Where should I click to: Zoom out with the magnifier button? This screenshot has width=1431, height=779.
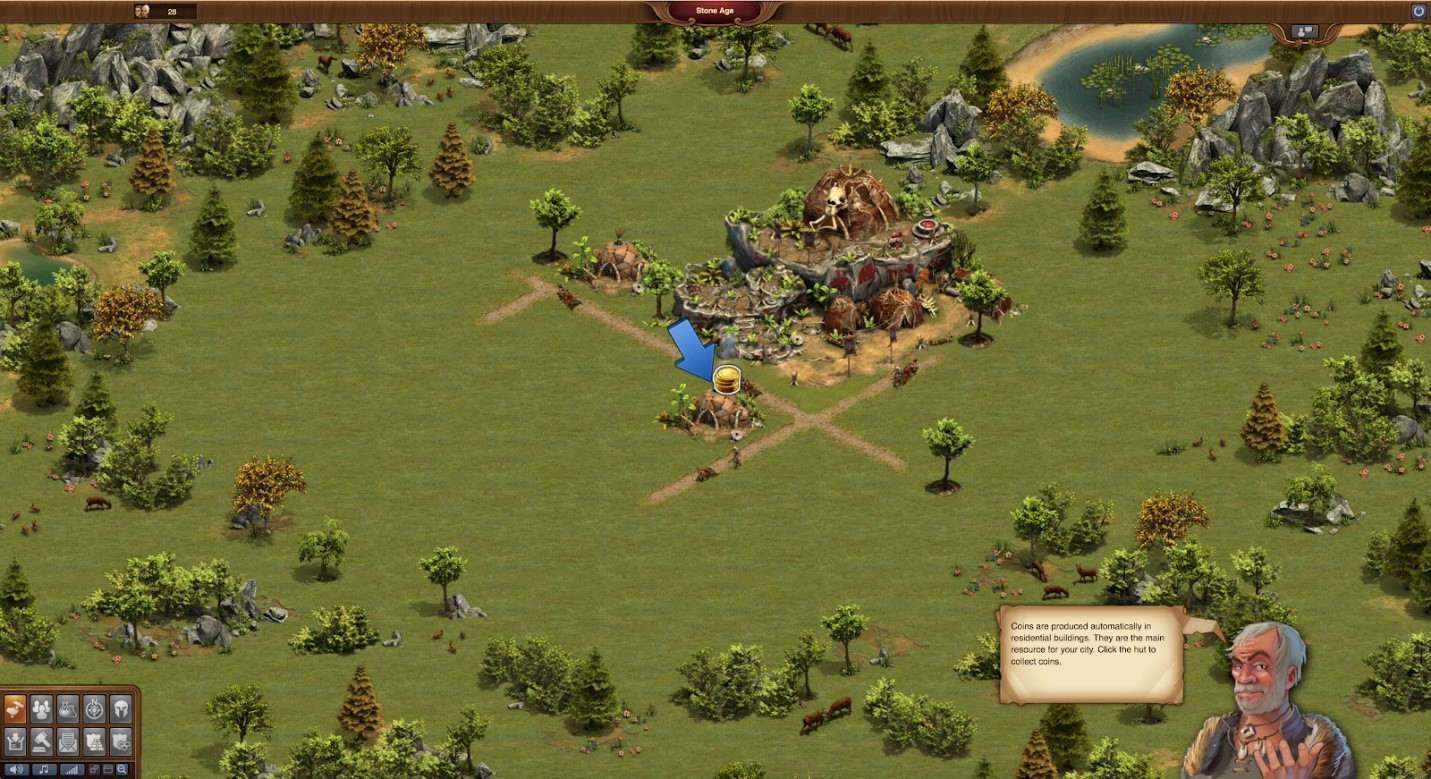[x=122, y=770]
